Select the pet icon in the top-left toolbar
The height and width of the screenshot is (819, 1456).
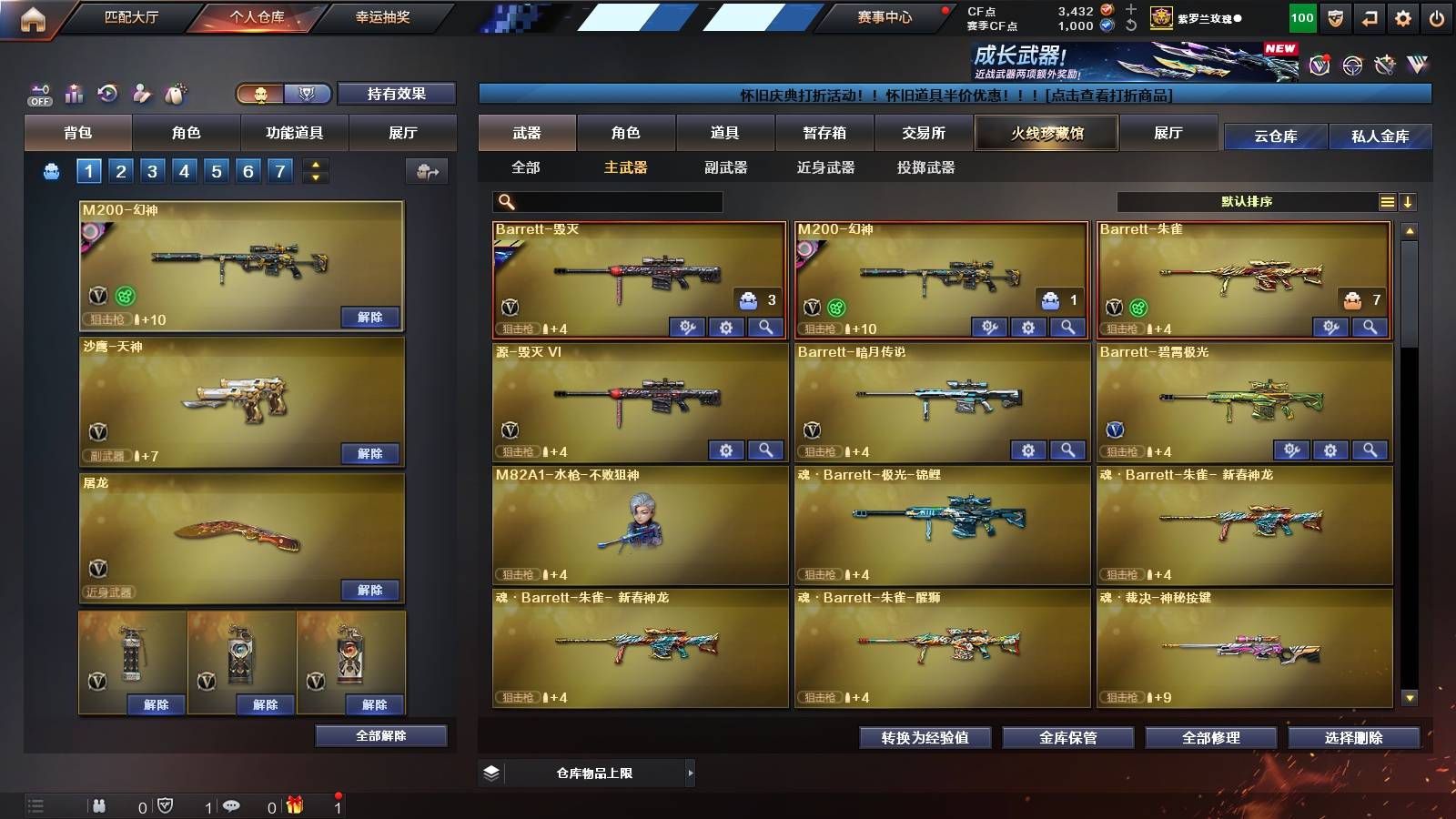(176, 92)
